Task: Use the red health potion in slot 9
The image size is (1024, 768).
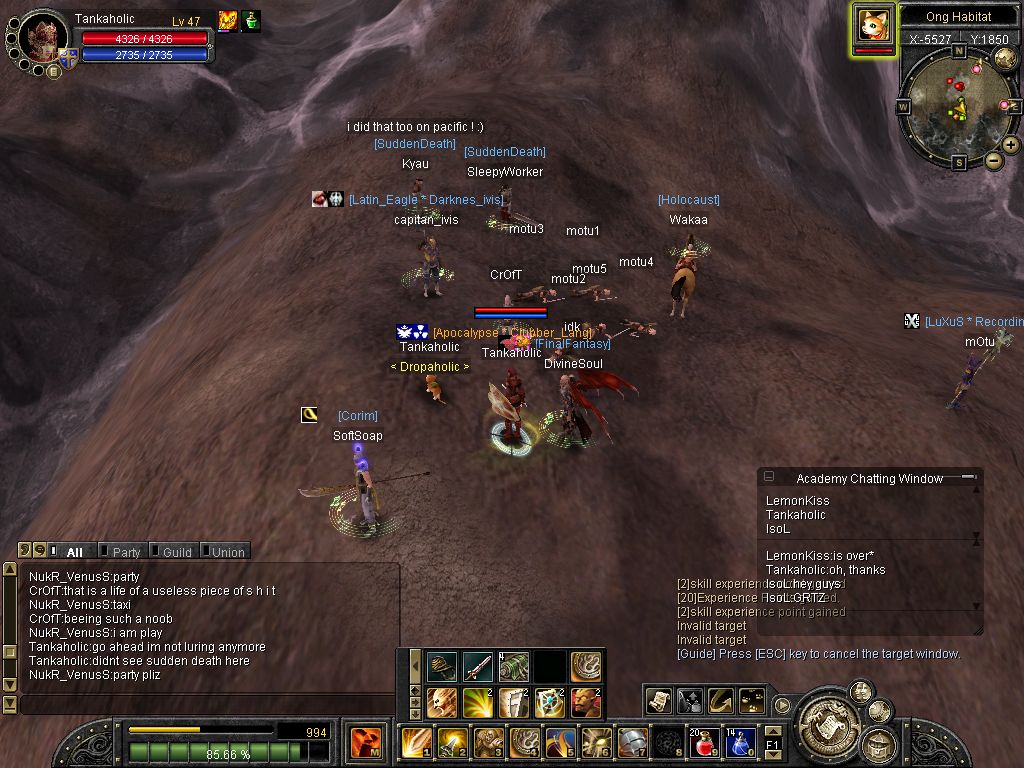Action: coord(704,742)
